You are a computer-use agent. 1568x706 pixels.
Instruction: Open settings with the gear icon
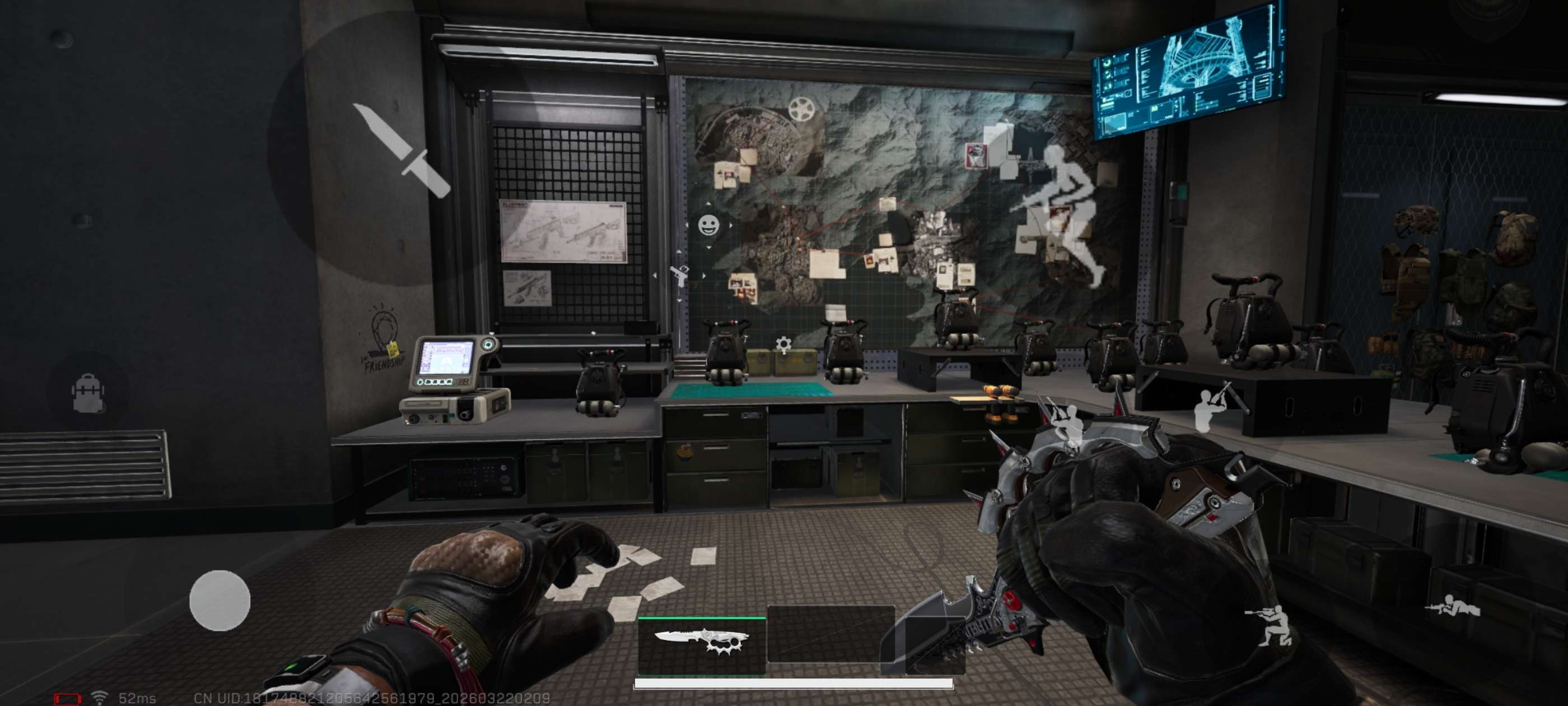tap(784, 345)
